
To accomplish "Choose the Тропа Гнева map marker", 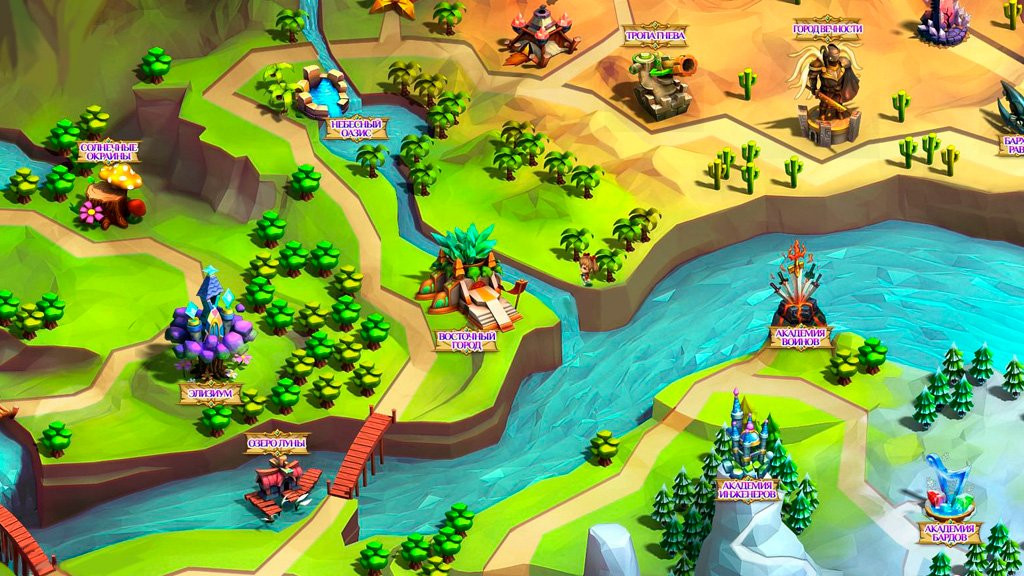I will (x=655, y=36).
